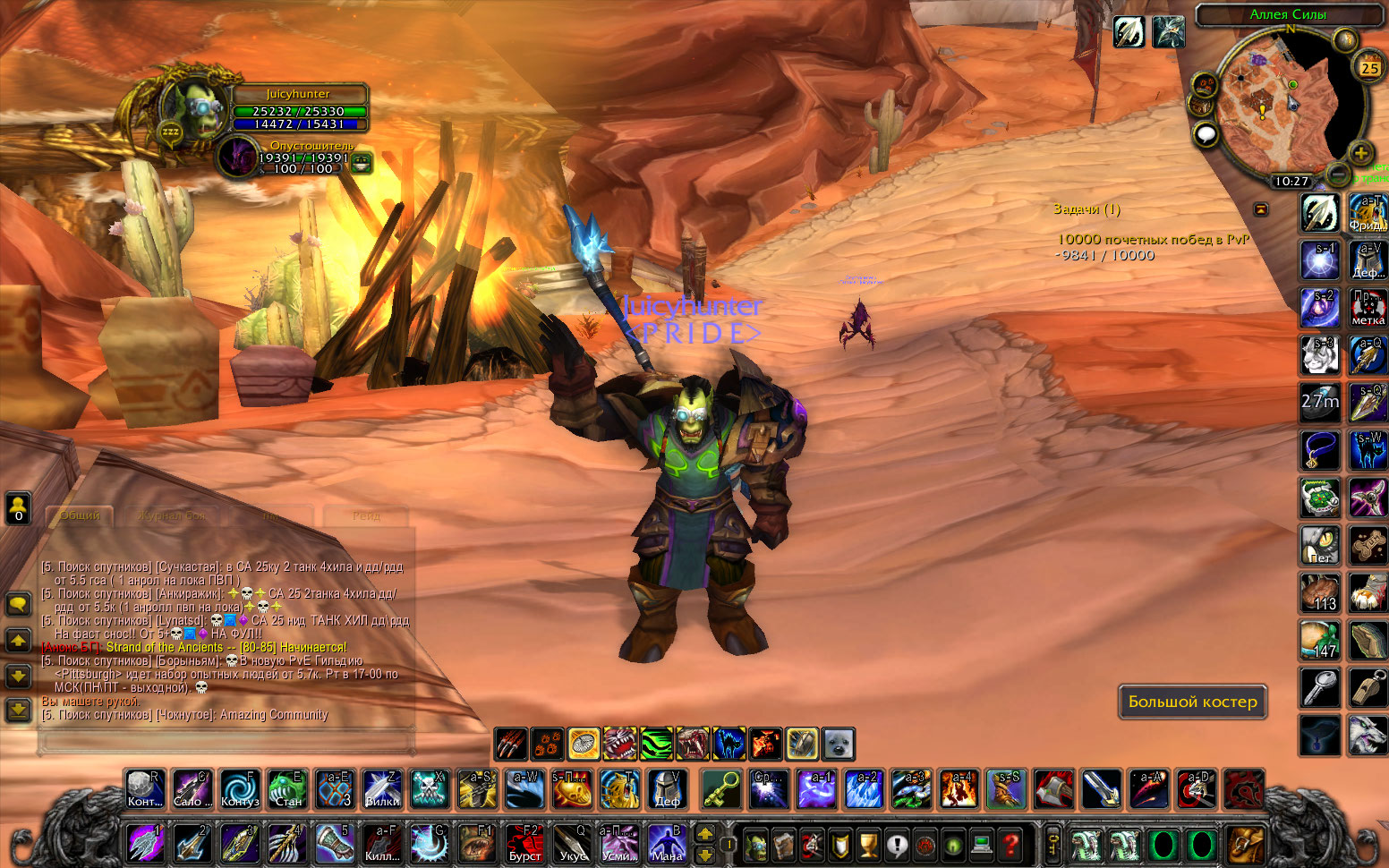Switch to the Общий chat tab
Image resolution: width=1389 pixels, height=868 pixels.
coord(80,515)
